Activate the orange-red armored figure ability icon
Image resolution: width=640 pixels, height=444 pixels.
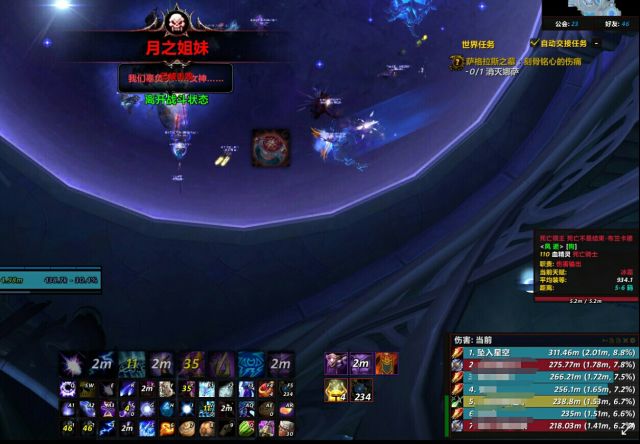click(x=387, y=364)
